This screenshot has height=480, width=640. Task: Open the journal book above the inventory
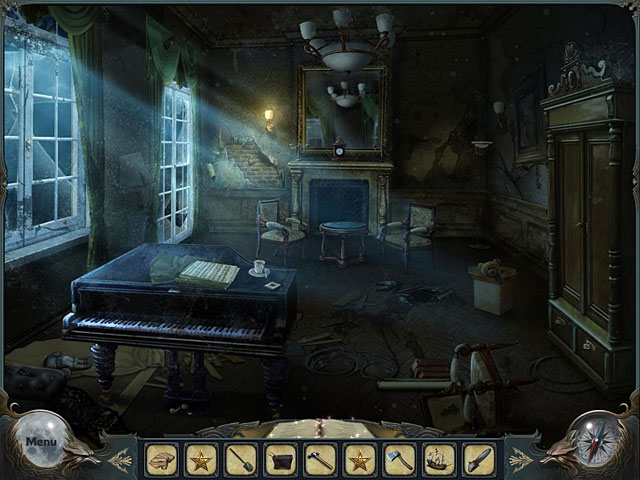point(320,429)
